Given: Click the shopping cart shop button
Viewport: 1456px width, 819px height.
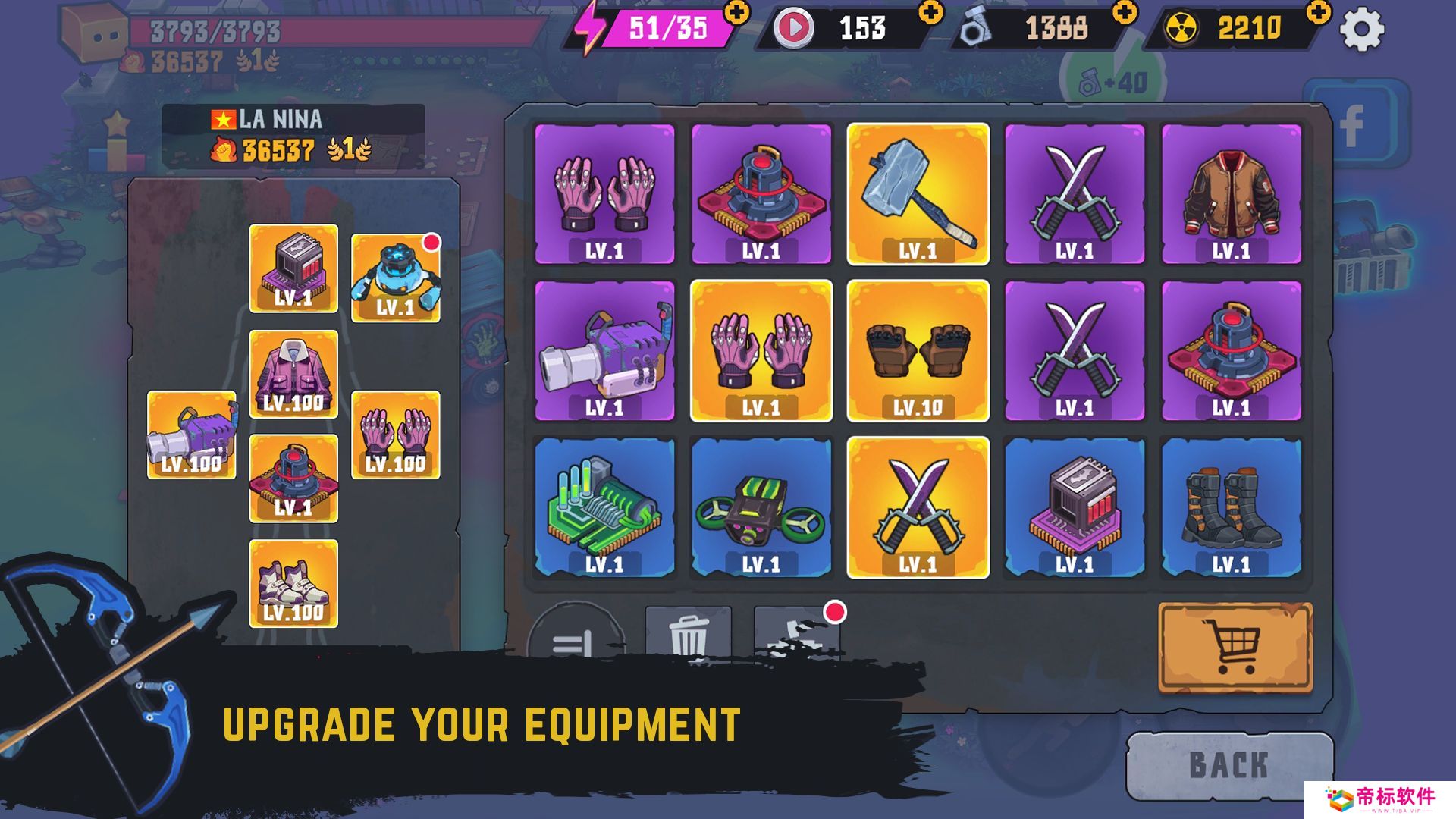Looking at the screenshot, I should [1235, 647].
